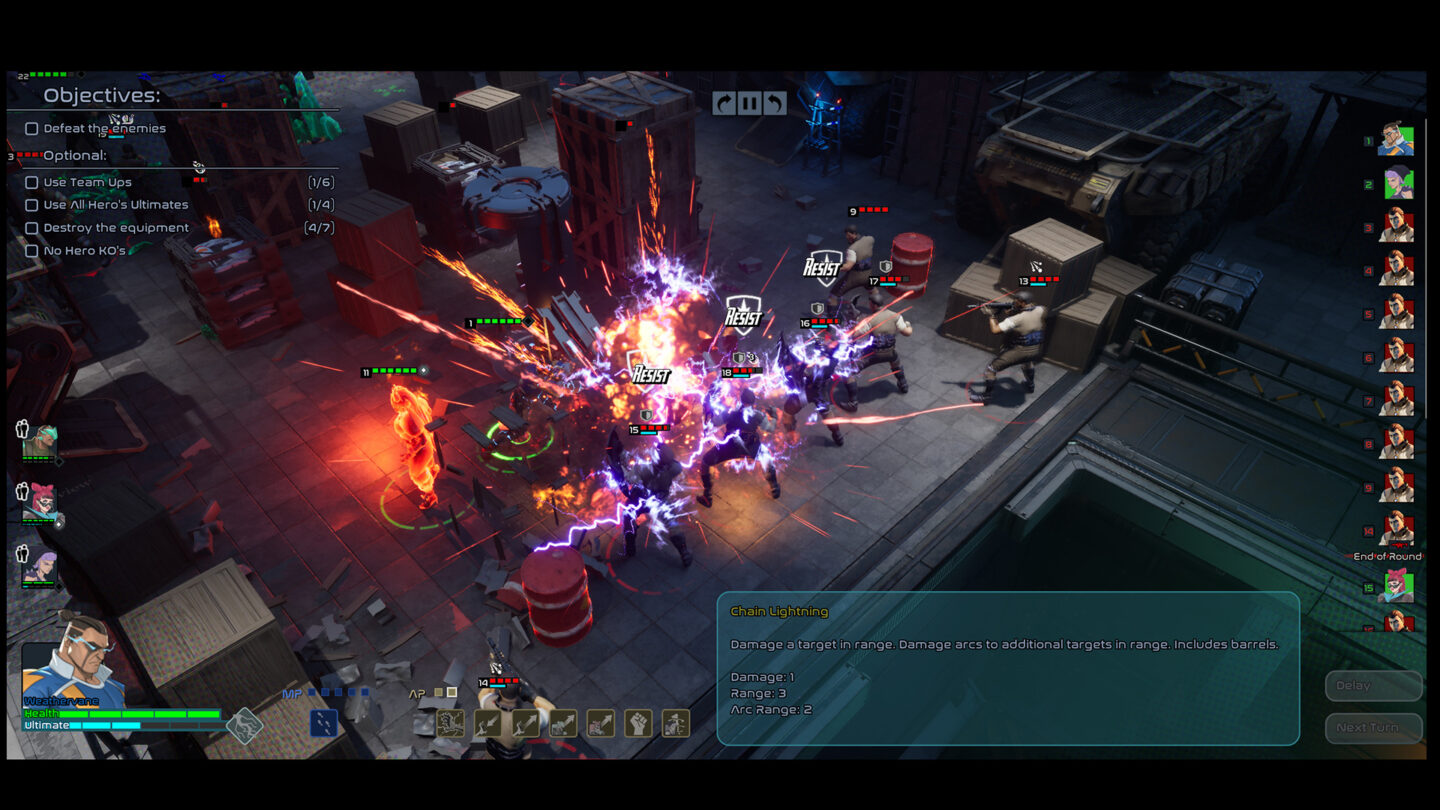Select the fist melee attack icon

point(637,723)
